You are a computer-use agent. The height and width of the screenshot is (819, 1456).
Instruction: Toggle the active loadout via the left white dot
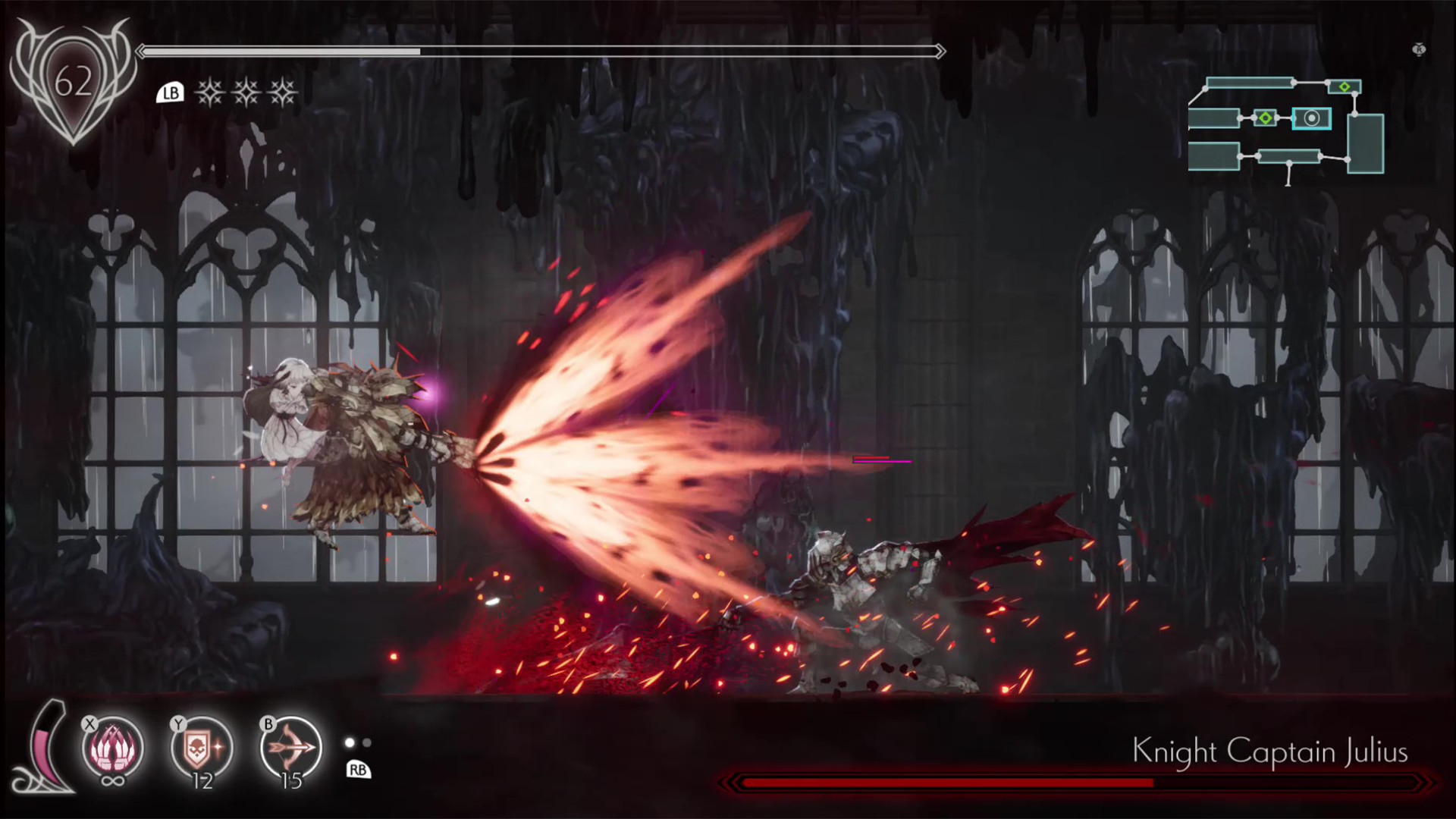pyautogui.click(x=349, y=743)
